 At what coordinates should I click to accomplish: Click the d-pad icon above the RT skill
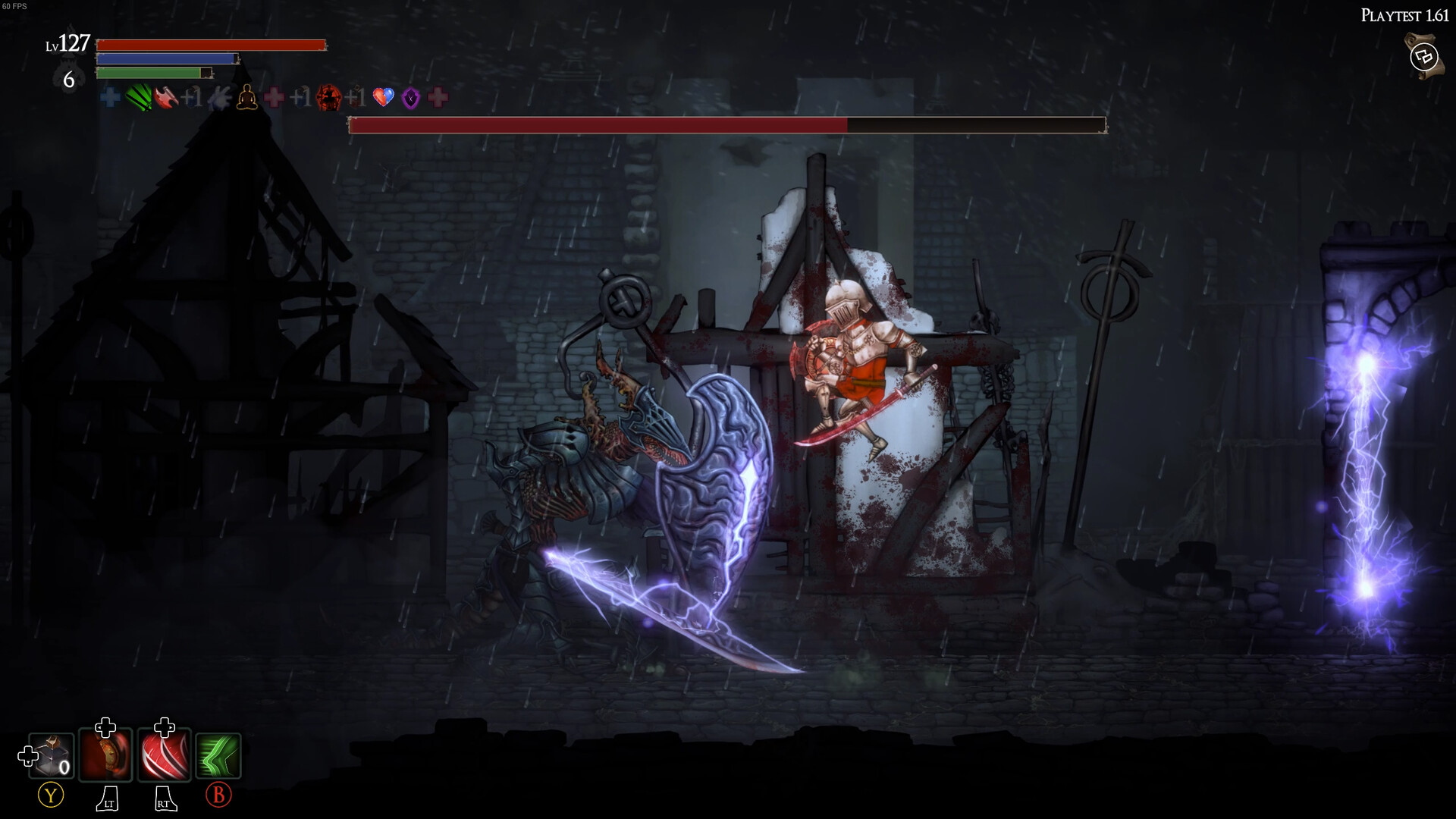coord(163,728)
